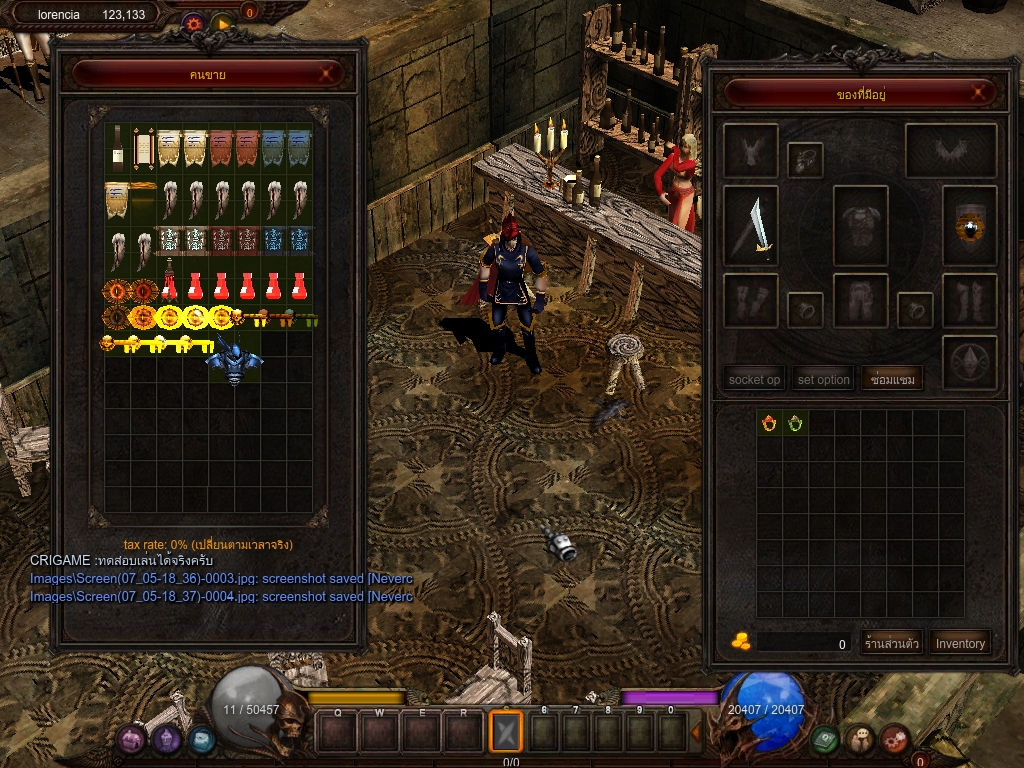1024x768 pixels.
Task: Select the tall red potion with stand
Action: pyautogui.click(x=170, y=282)
